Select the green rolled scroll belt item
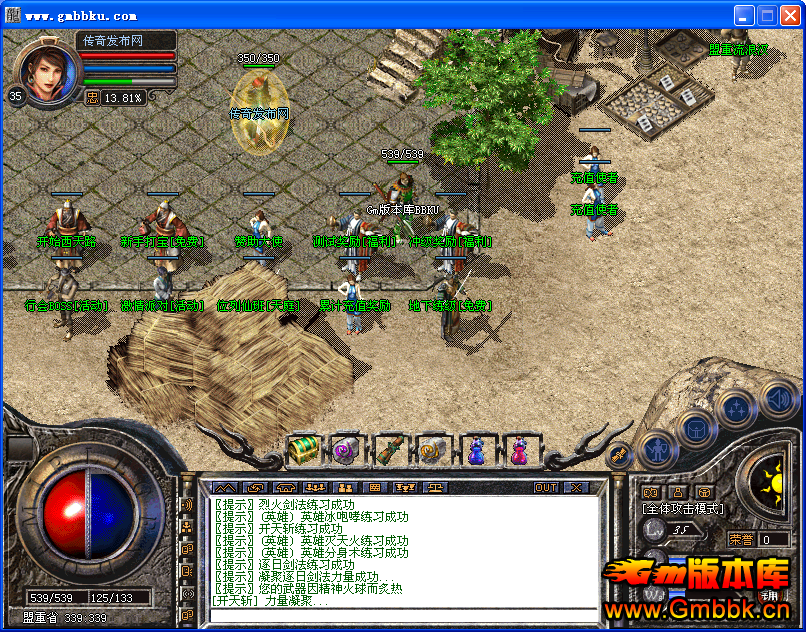The image size is (806, 632). [x=389, y=450]
